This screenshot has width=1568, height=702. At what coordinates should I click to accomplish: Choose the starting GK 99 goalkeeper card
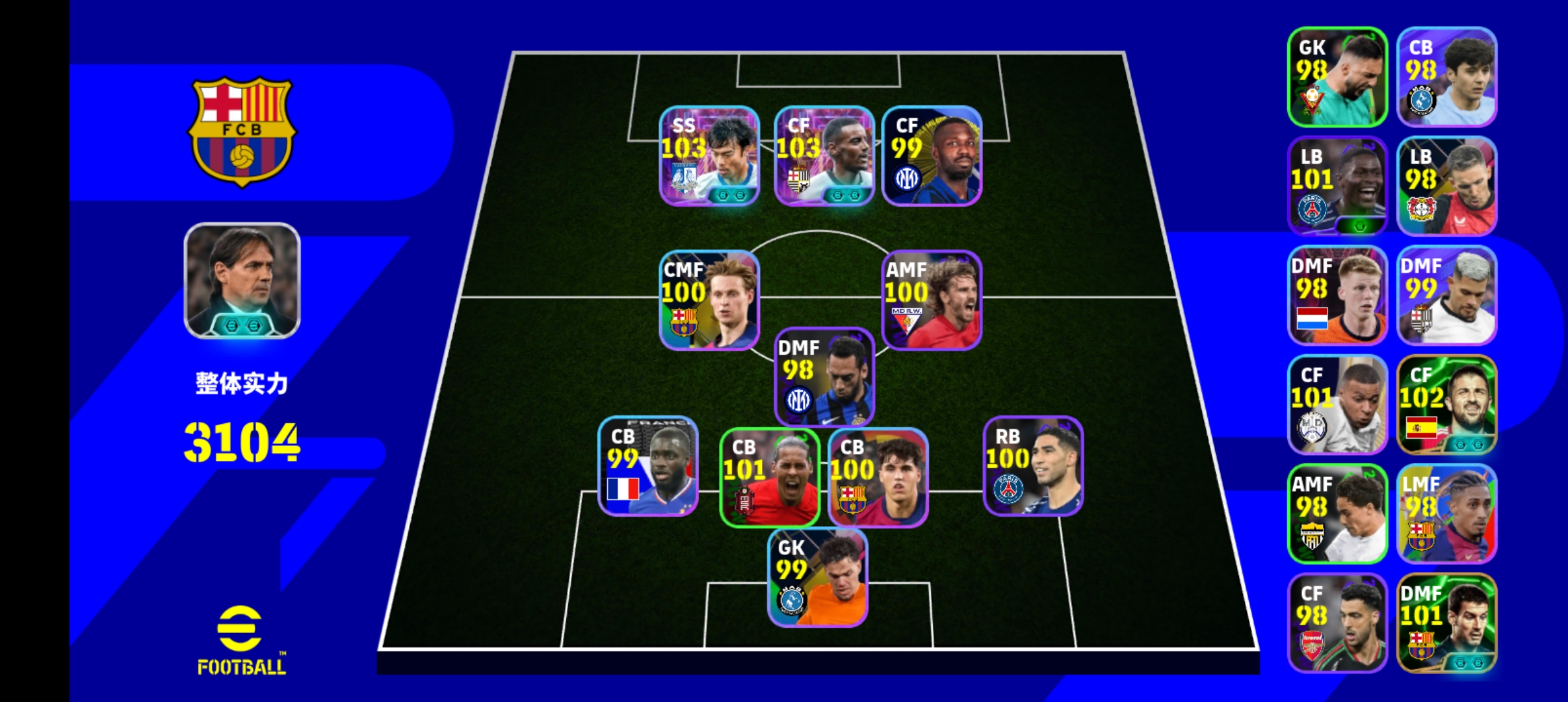(817, 578)
